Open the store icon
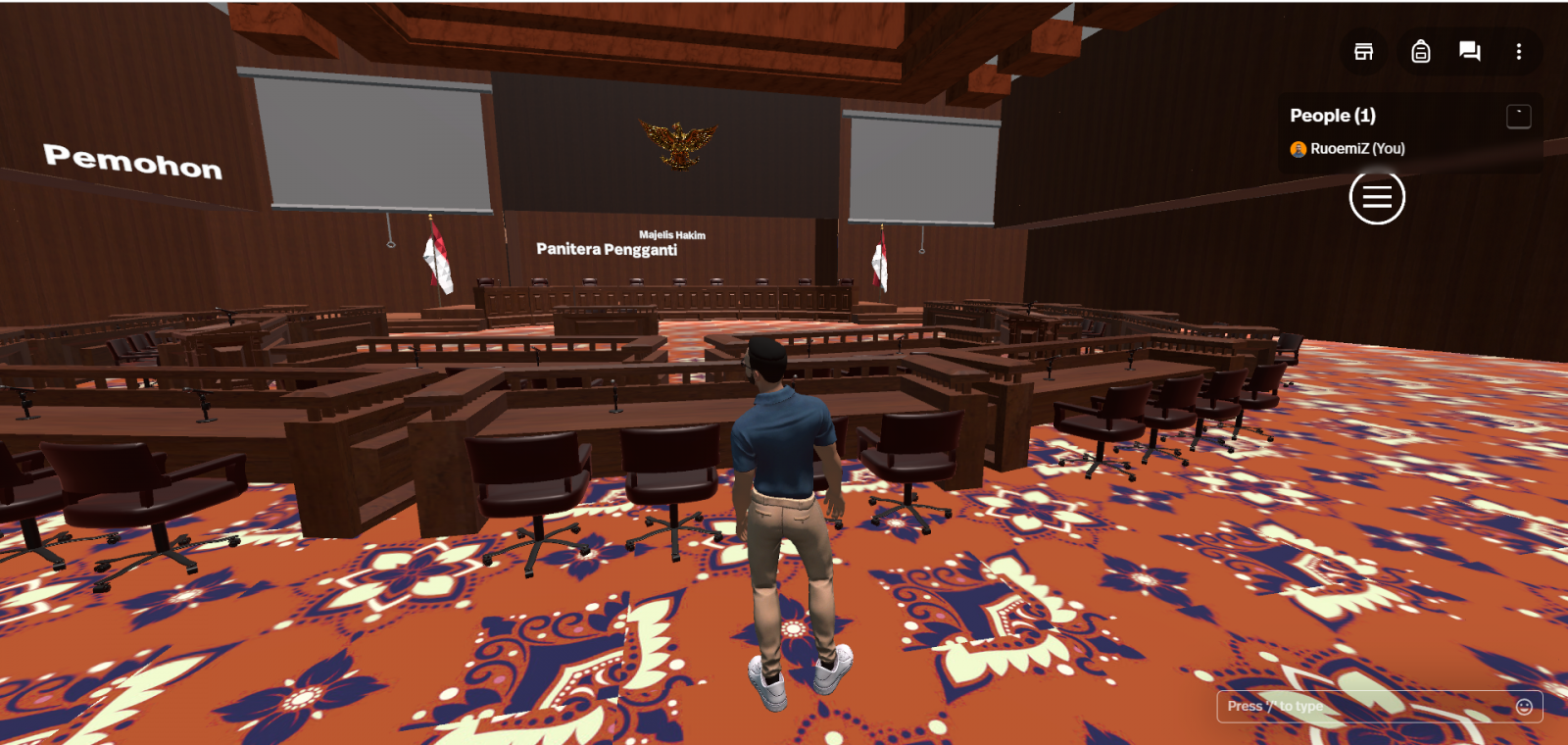 1363,52
